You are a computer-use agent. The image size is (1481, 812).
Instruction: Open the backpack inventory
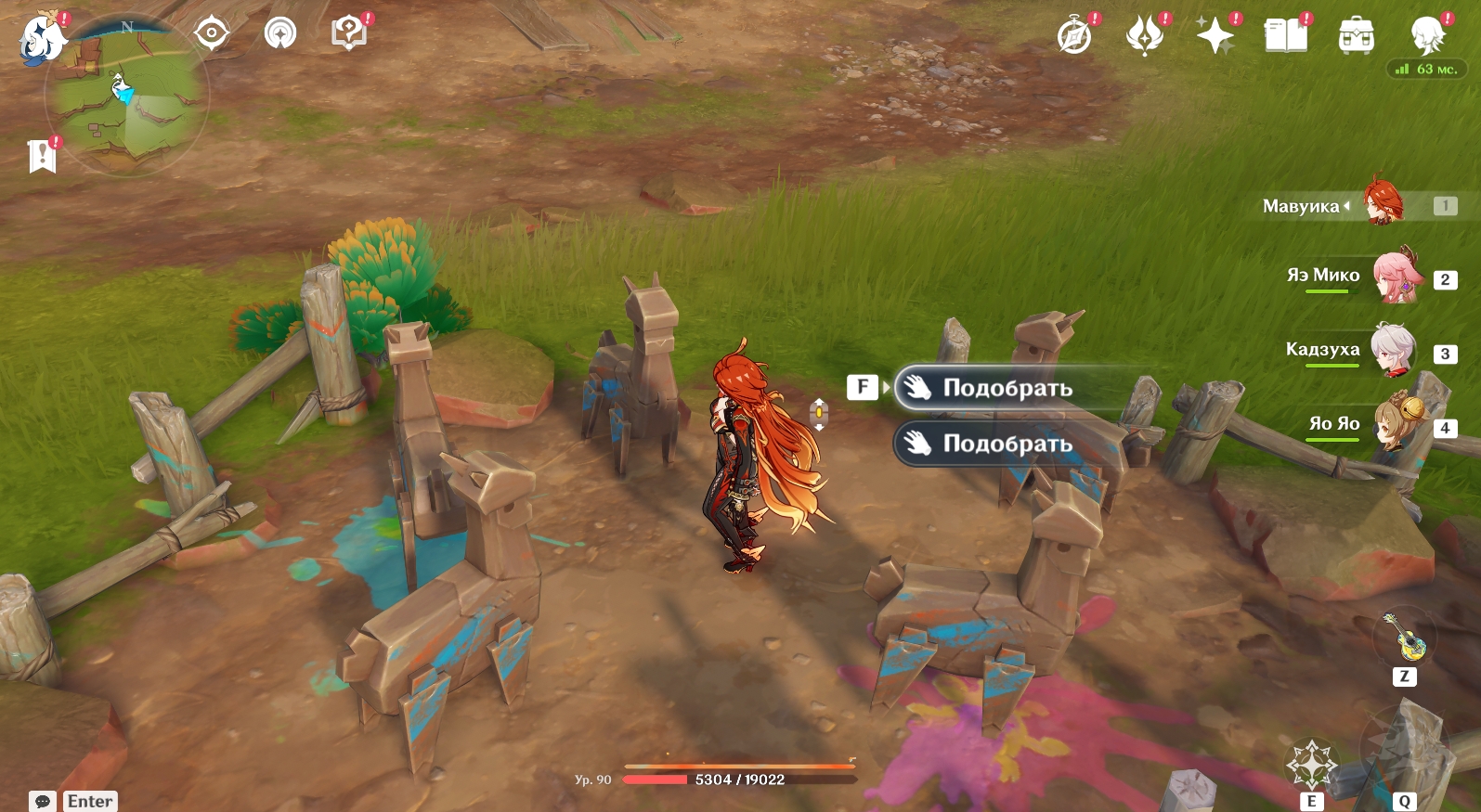click(1357, 37)
